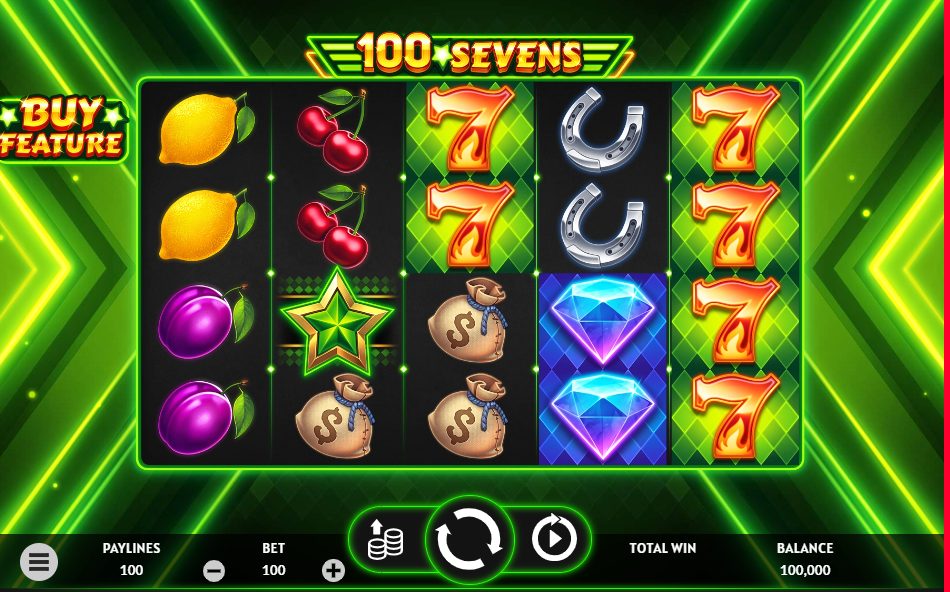Start autoplay spins

(553, 540)
